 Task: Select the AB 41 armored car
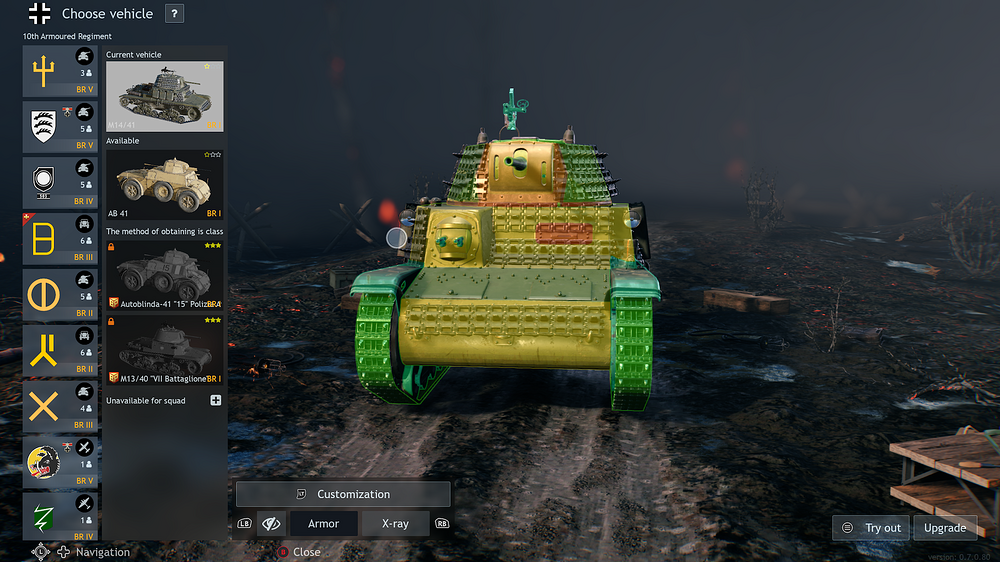click(x=164, y=184)
